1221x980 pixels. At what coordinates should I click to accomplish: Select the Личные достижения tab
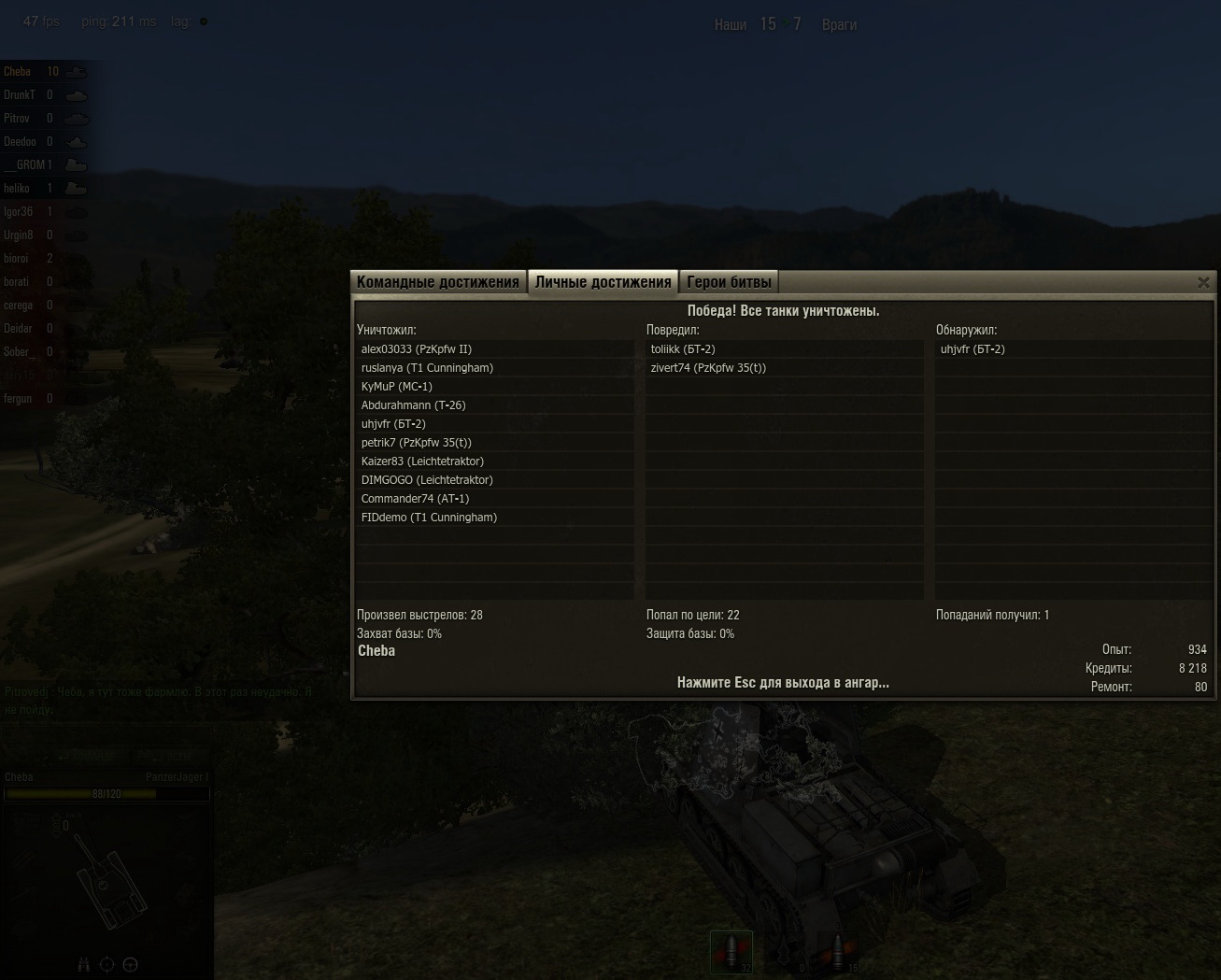(603, 282)
